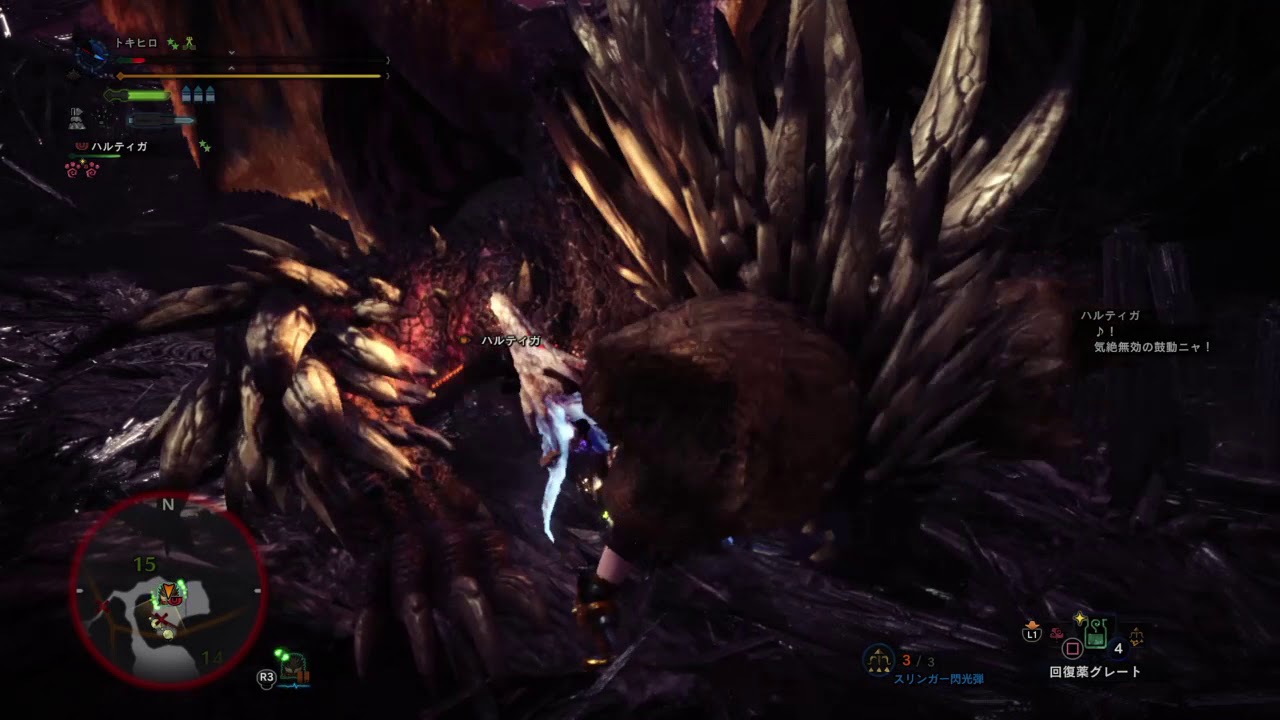Click the Palico name ハルティガ in the party list

tap(119, 147)
